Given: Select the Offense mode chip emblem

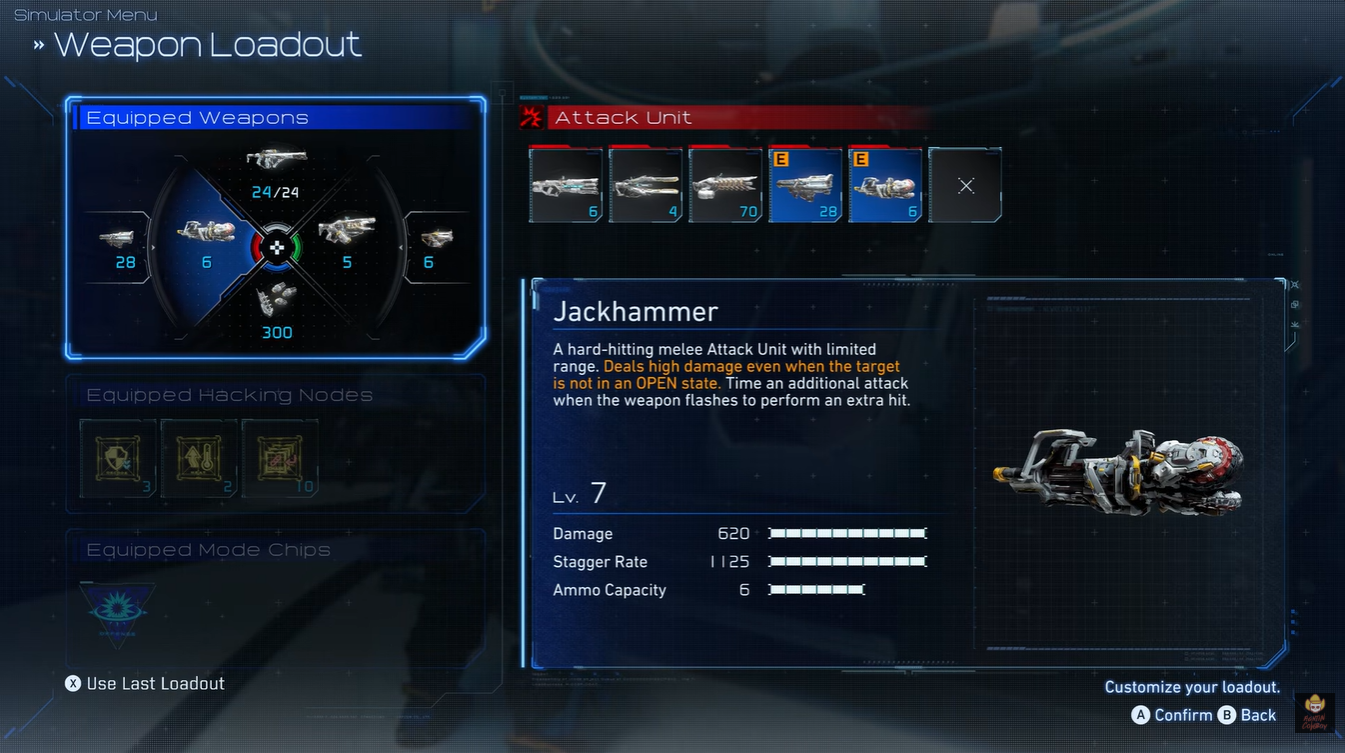Looking at the screenshot, I should [x=117, y=608].
